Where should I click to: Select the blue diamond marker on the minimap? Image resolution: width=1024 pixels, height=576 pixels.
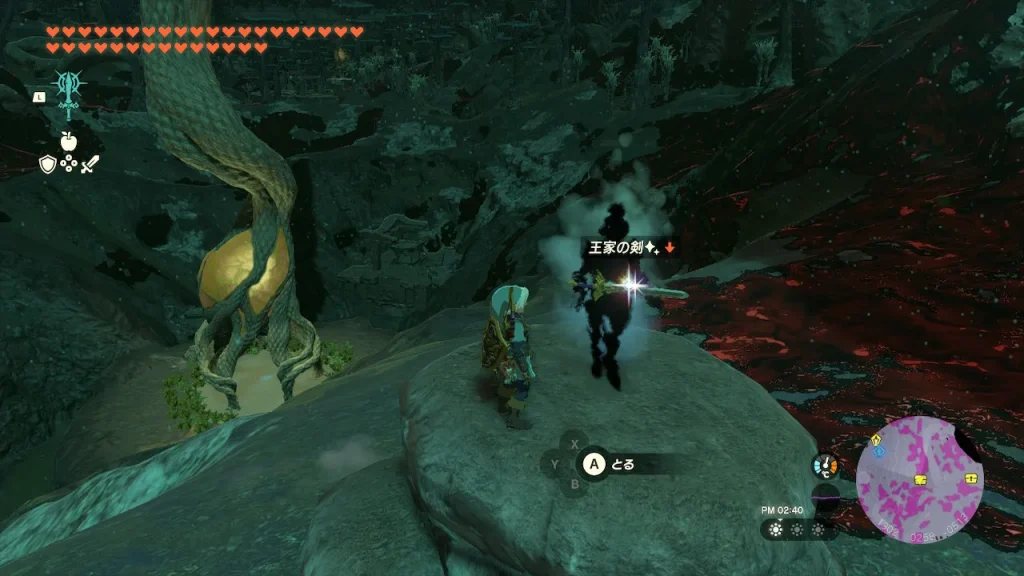878,452
